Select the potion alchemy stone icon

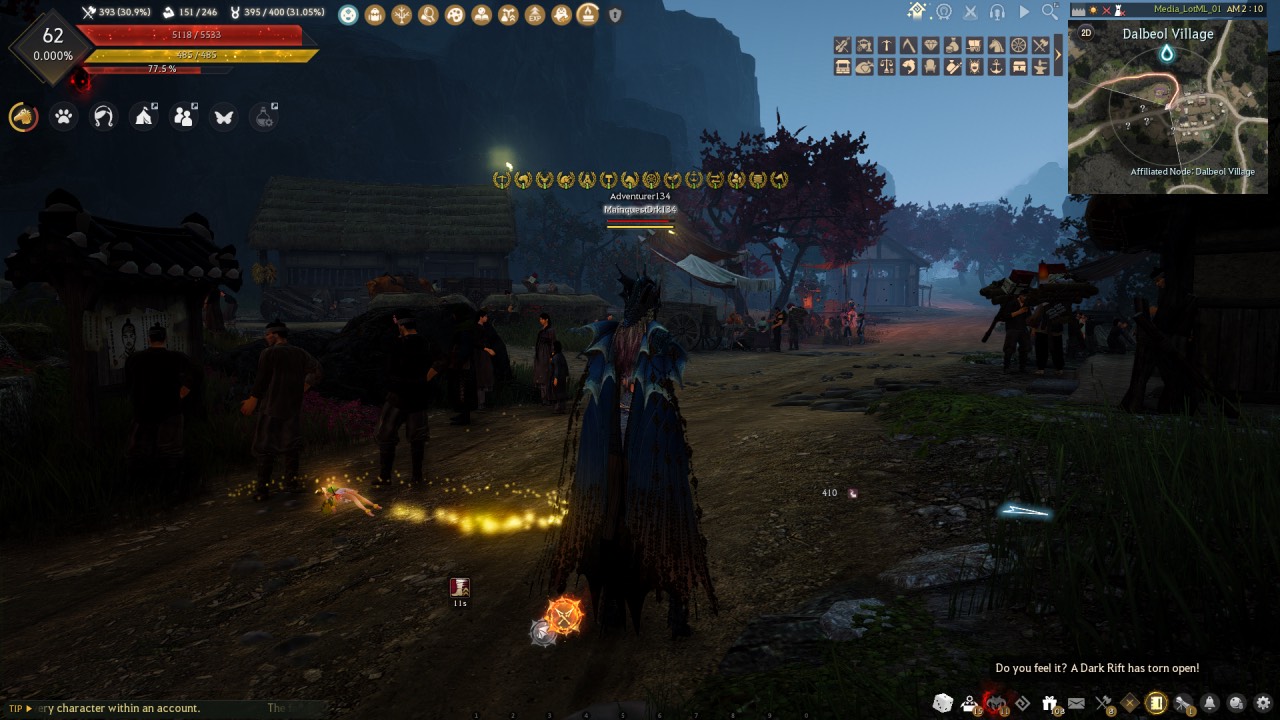(264, 117)
